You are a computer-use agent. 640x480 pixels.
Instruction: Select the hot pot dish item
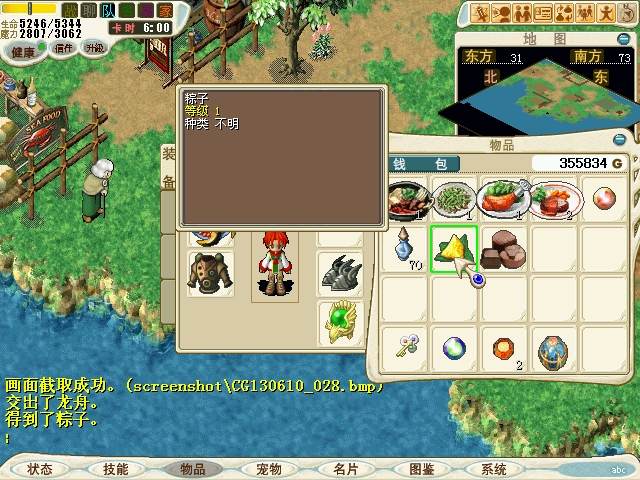point(405,196)
